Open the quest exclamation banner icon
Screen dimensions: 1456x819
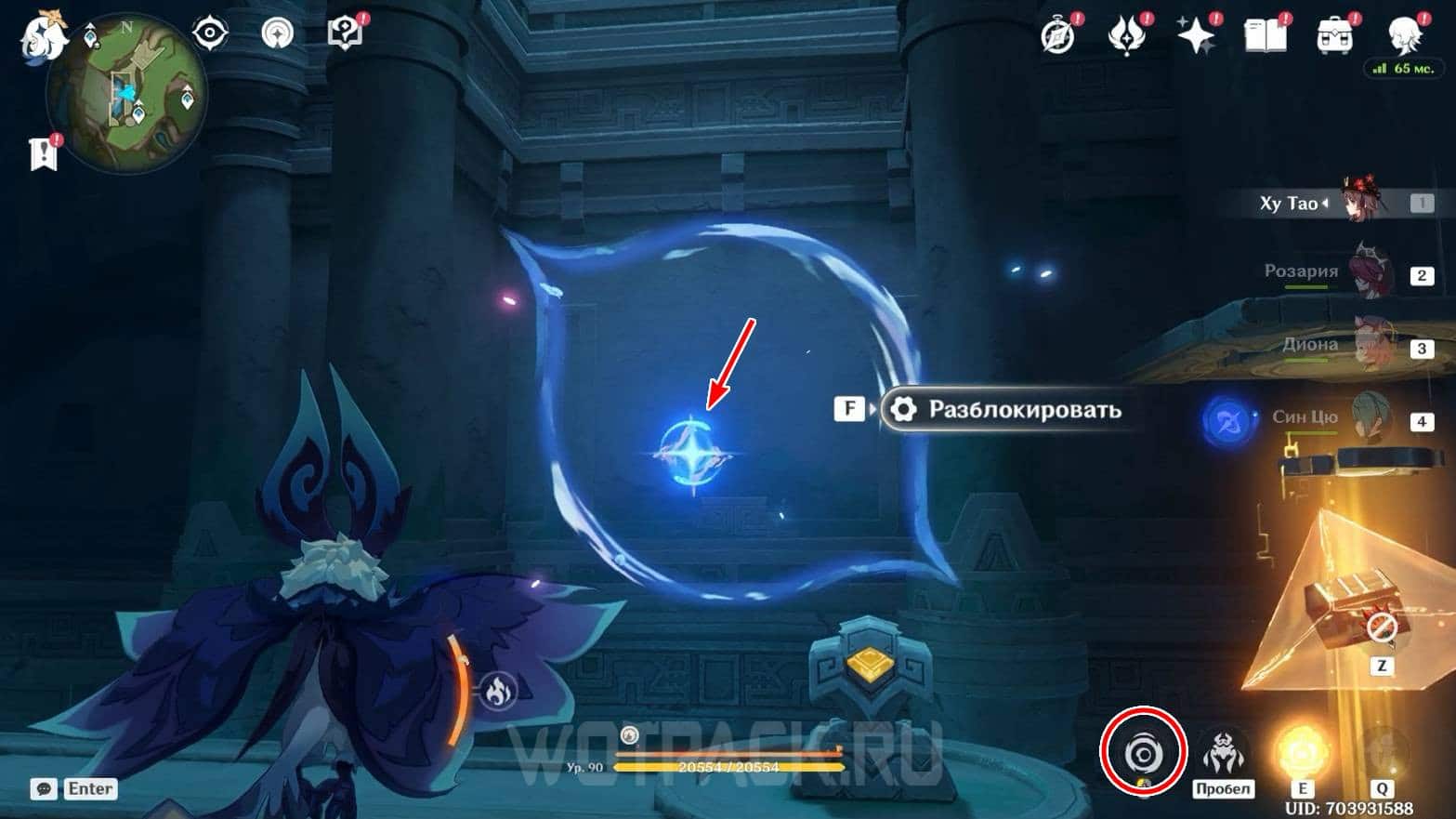tap(43, 154)
